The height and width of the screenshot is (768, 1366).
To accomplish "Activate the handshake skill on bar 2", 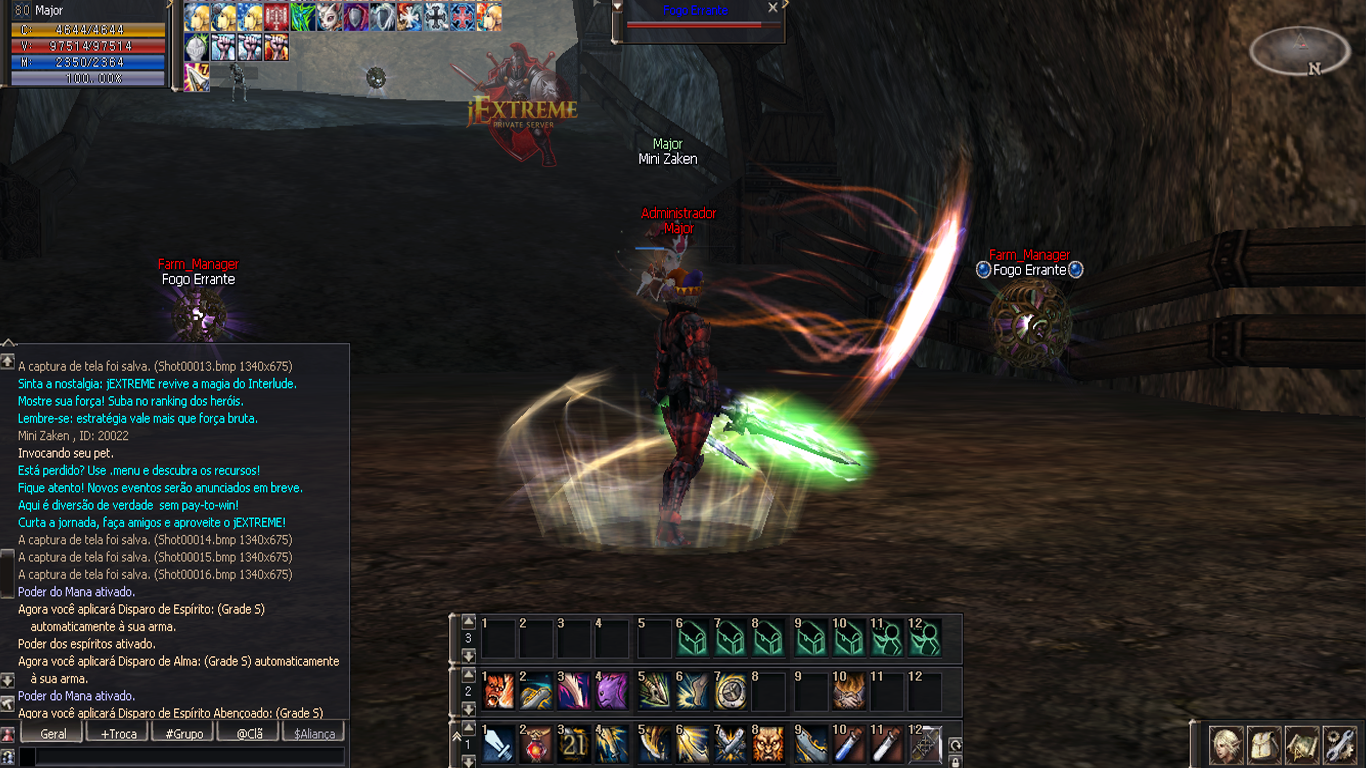I will click(x=849, y=690).
